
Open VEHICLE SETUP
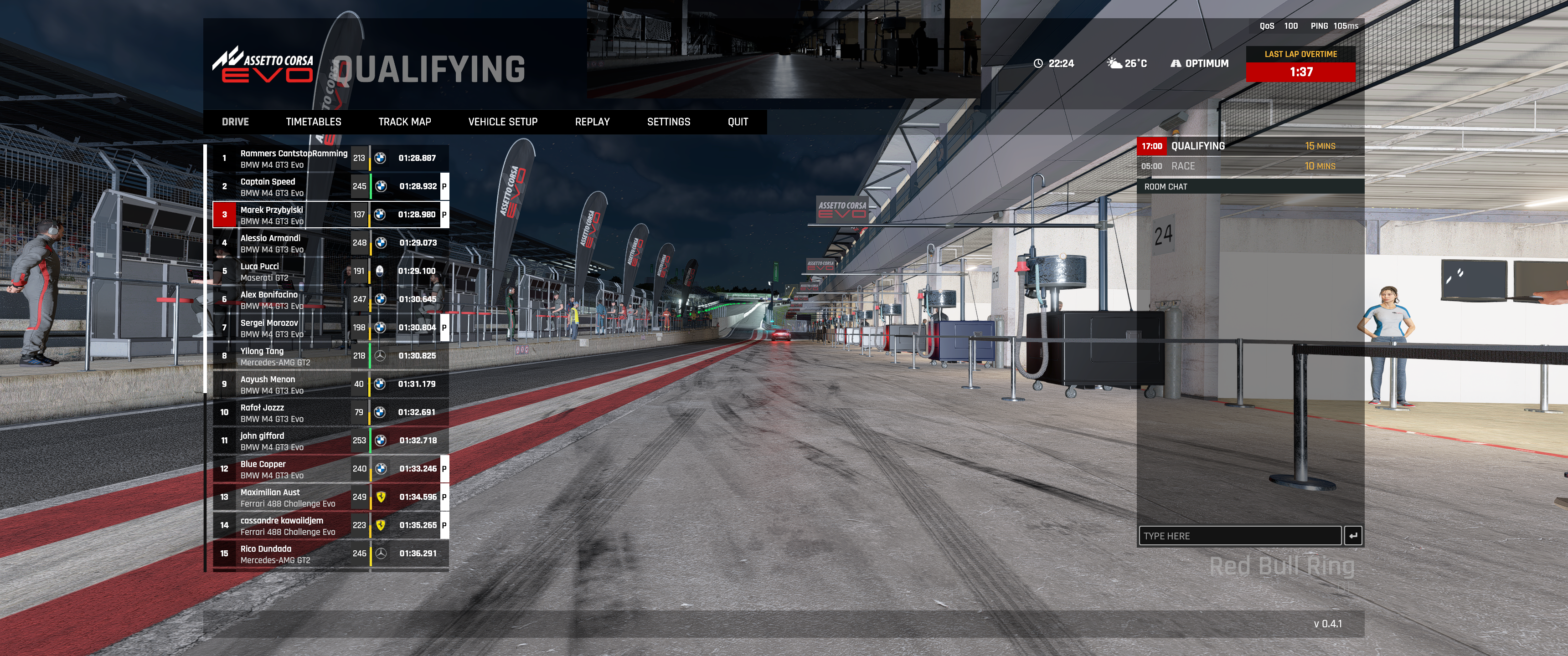tap(503, 122)
